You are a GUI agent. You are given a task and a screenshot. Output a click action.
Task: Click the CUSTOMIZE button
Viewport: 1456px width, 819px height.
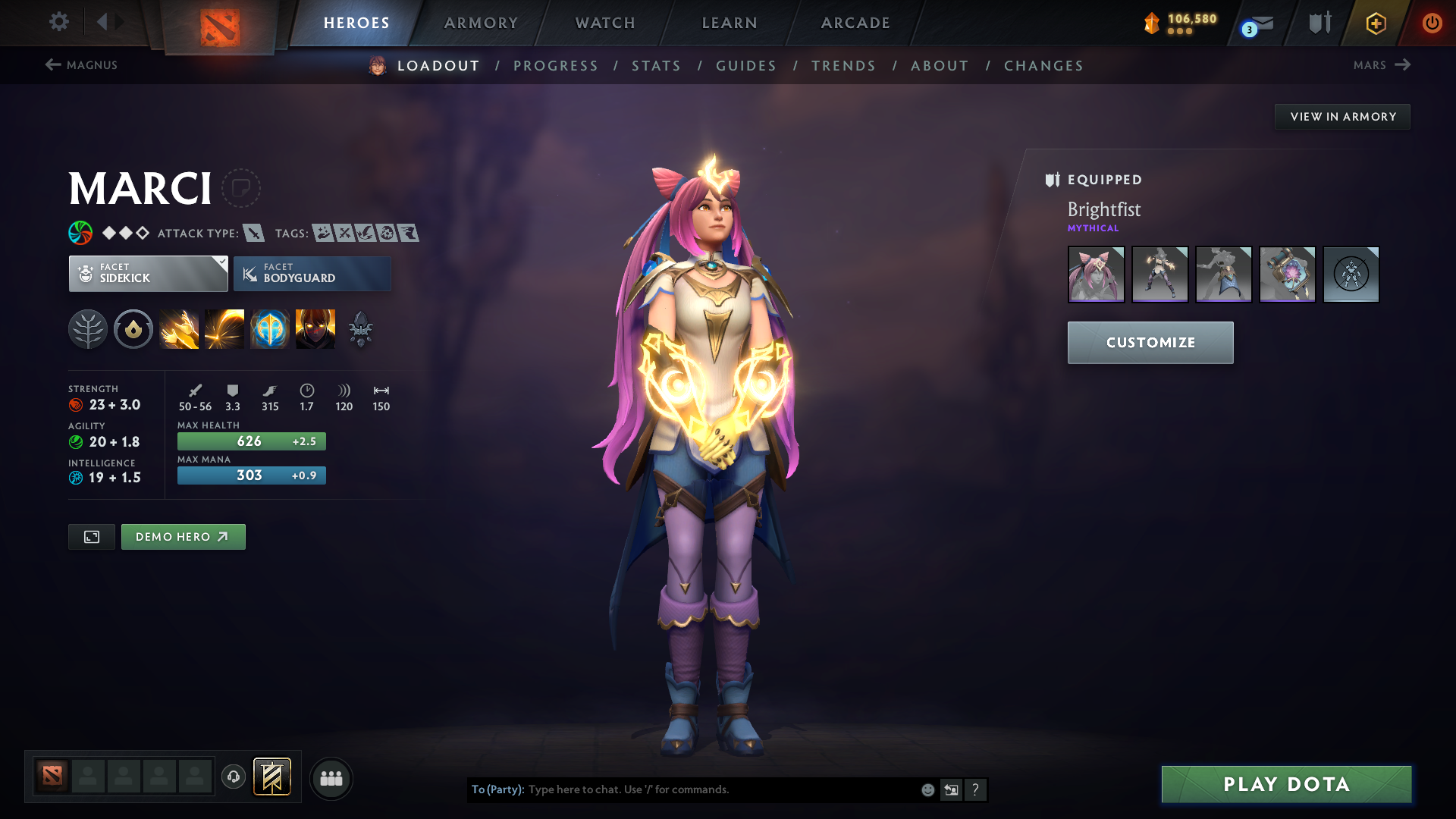(1150, 342)
